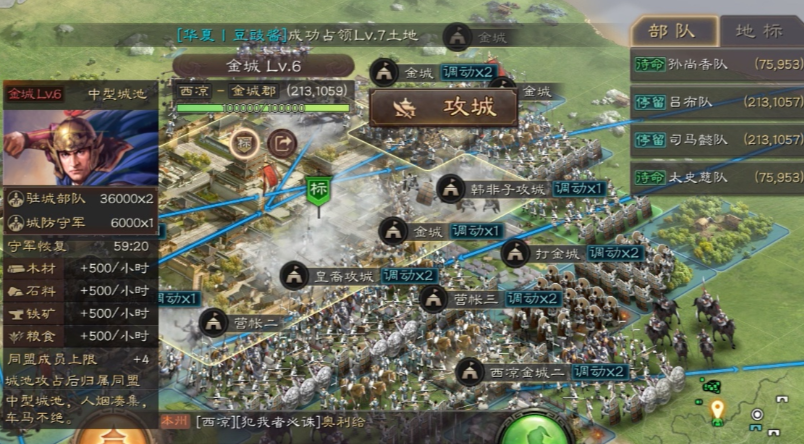This screenshot has width=804, height=444.
Task: Open the 地标 landmarks tab
Action: [x=759, y=30]
